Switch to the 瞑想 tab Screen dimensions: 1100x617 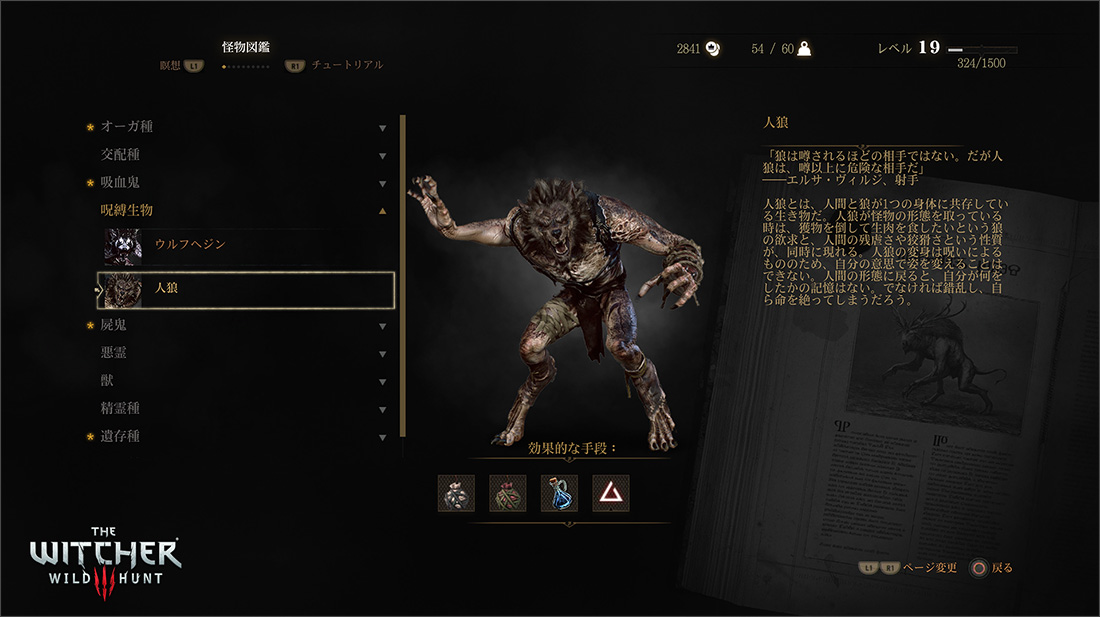pyautogui.click(x=170, y=65)
